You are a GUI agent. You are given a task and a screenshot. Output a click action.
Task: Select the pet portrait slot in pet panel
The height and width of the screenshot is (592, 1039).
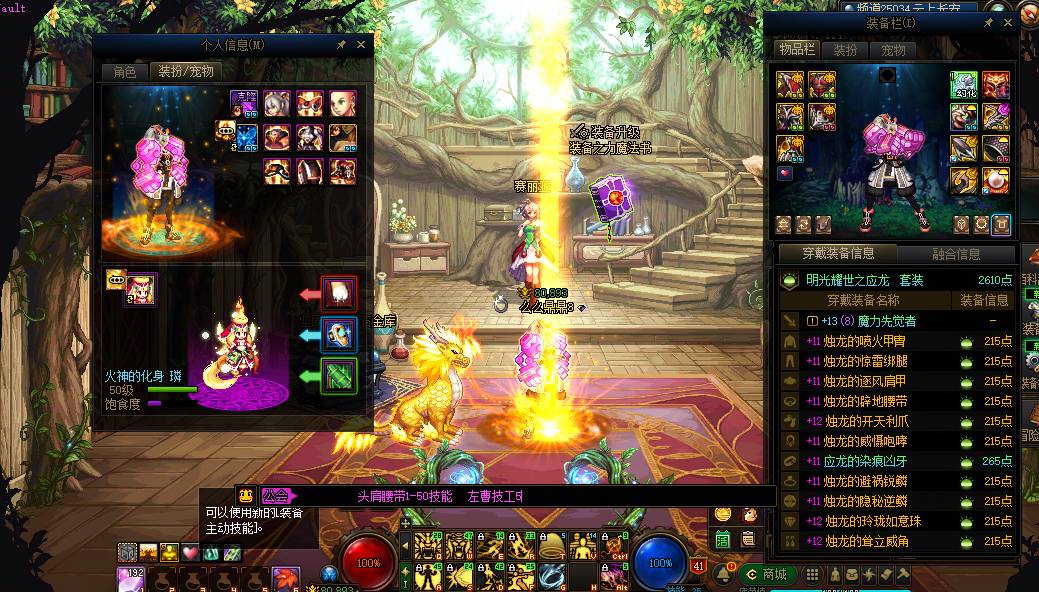(x=140, y=289)
